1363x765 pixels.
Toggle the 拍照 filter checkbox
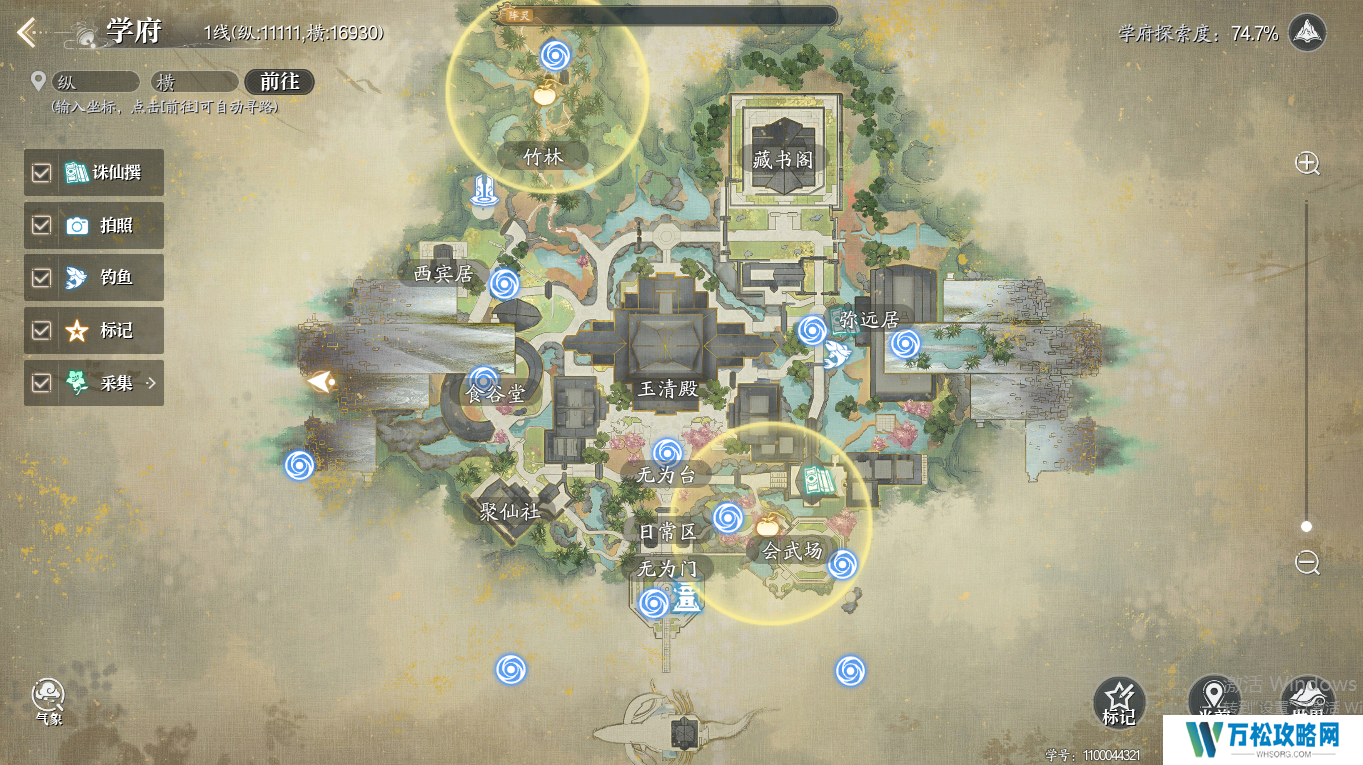point(41,226)
